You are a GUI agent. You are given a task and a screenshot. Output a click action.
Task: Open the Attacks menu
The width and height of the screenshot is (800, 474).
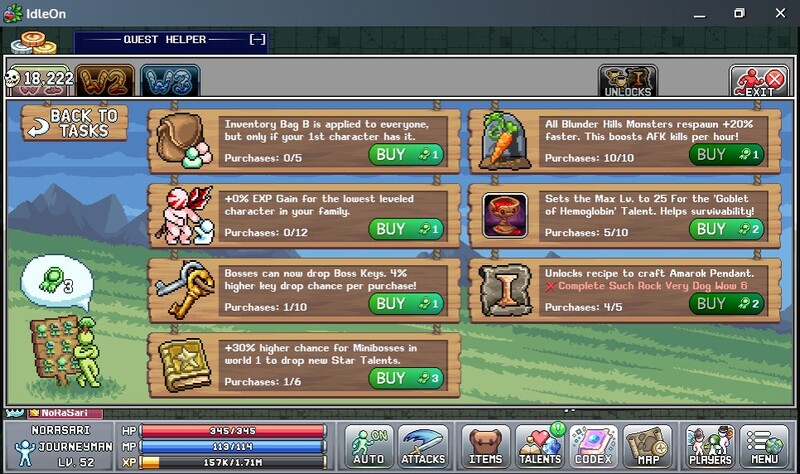pyautogui.click(x=423, y=446)
